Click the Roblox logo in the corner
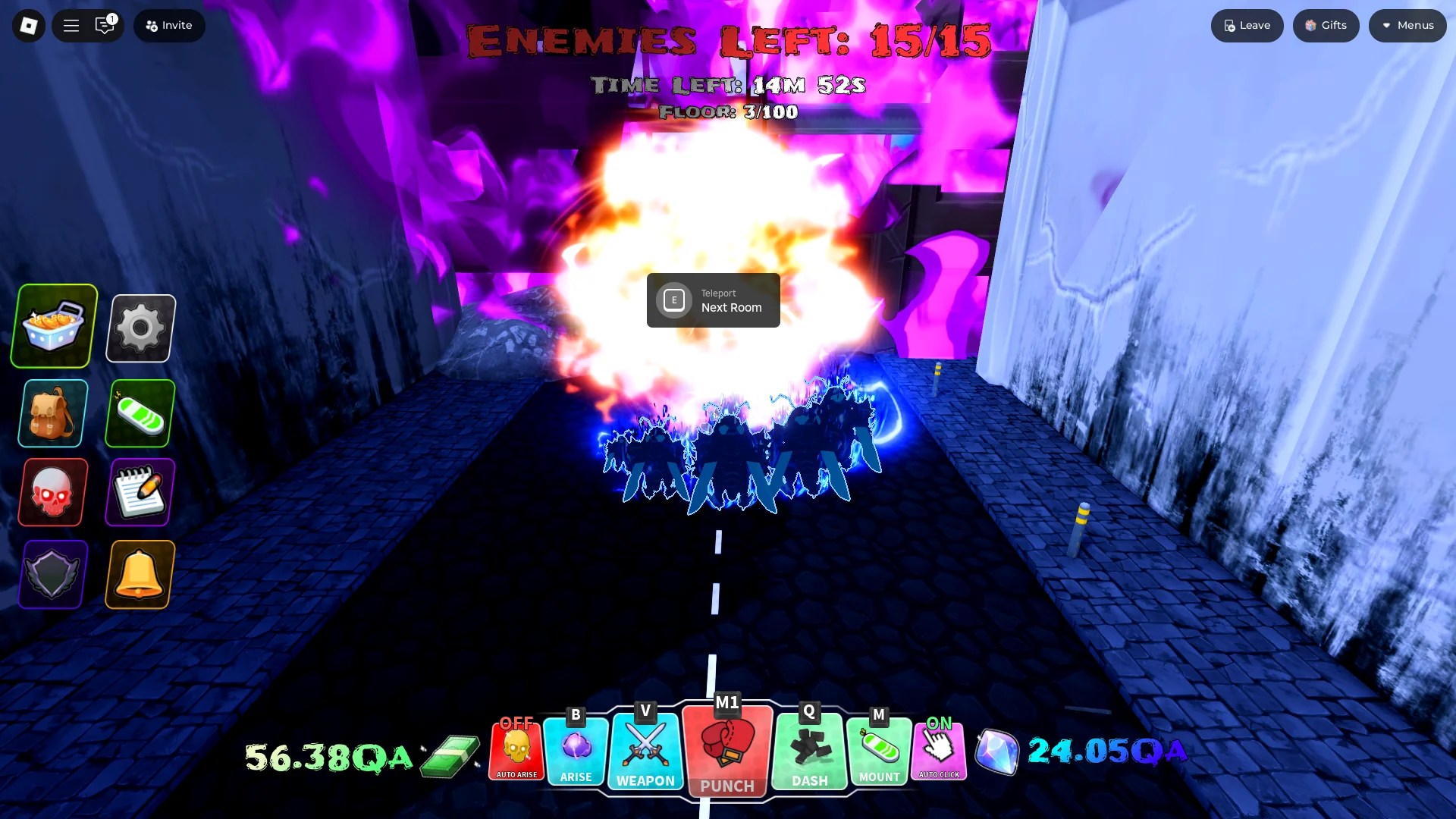This screenshot has width=1456, height=819. [x=27, y=25]
